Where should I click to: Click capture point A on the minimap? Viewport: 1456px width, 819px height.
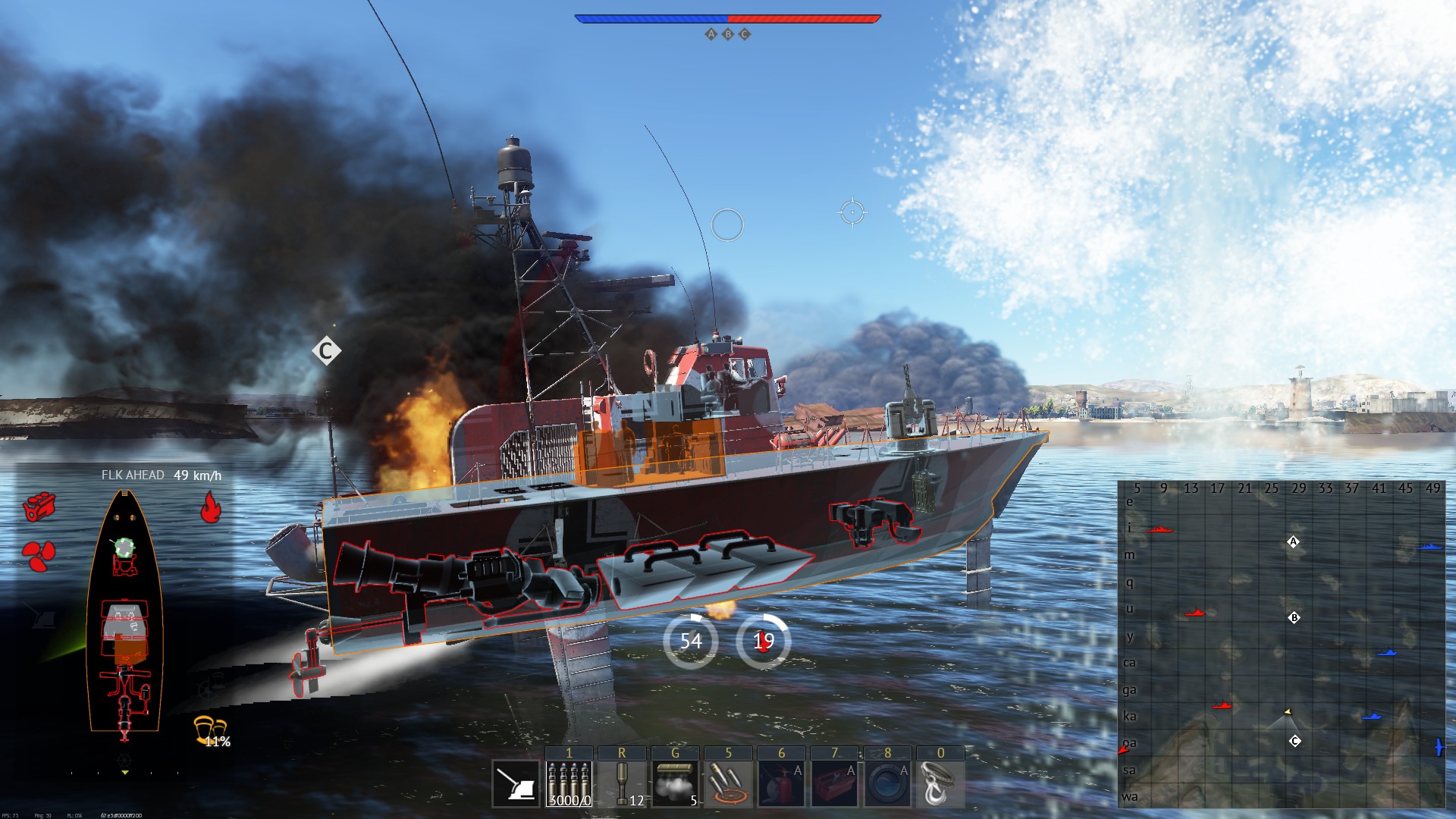1294,541
